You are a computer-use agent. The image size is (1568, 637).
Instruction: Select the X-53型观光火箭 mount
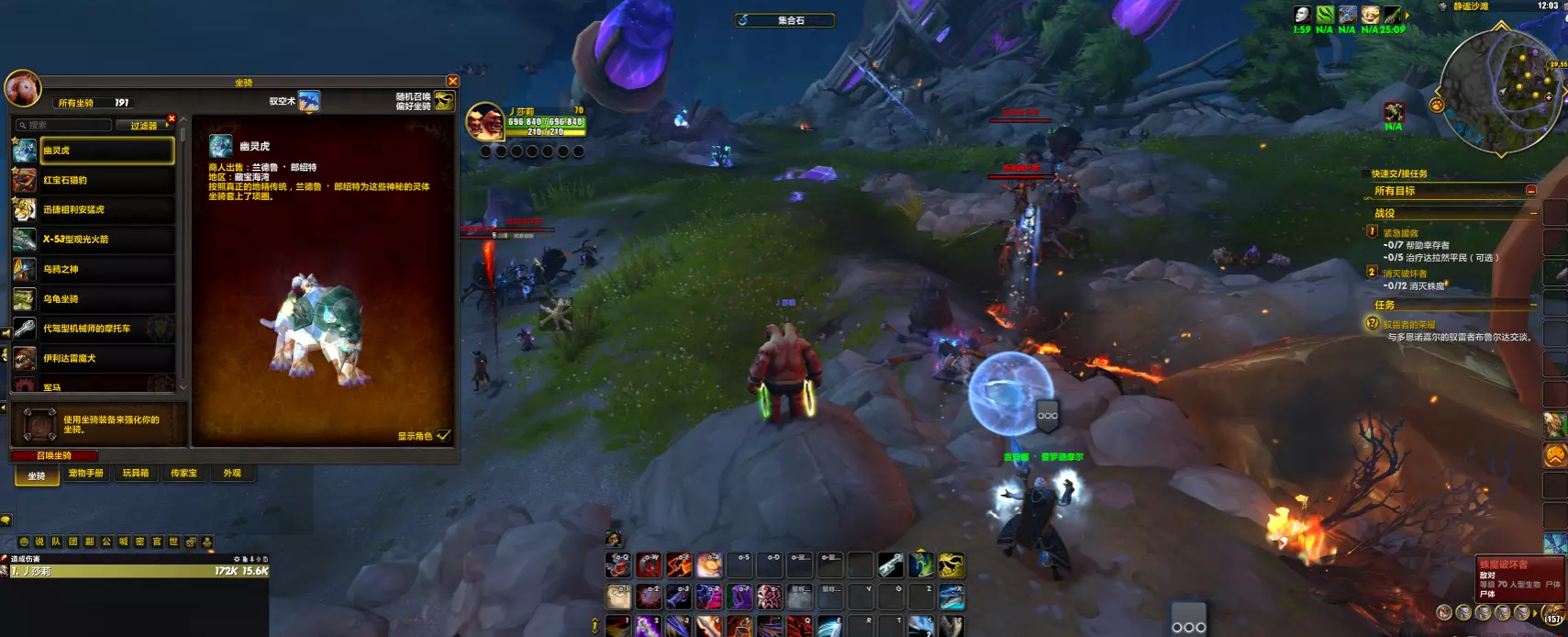pyautogui.click(x=106, y=240)
